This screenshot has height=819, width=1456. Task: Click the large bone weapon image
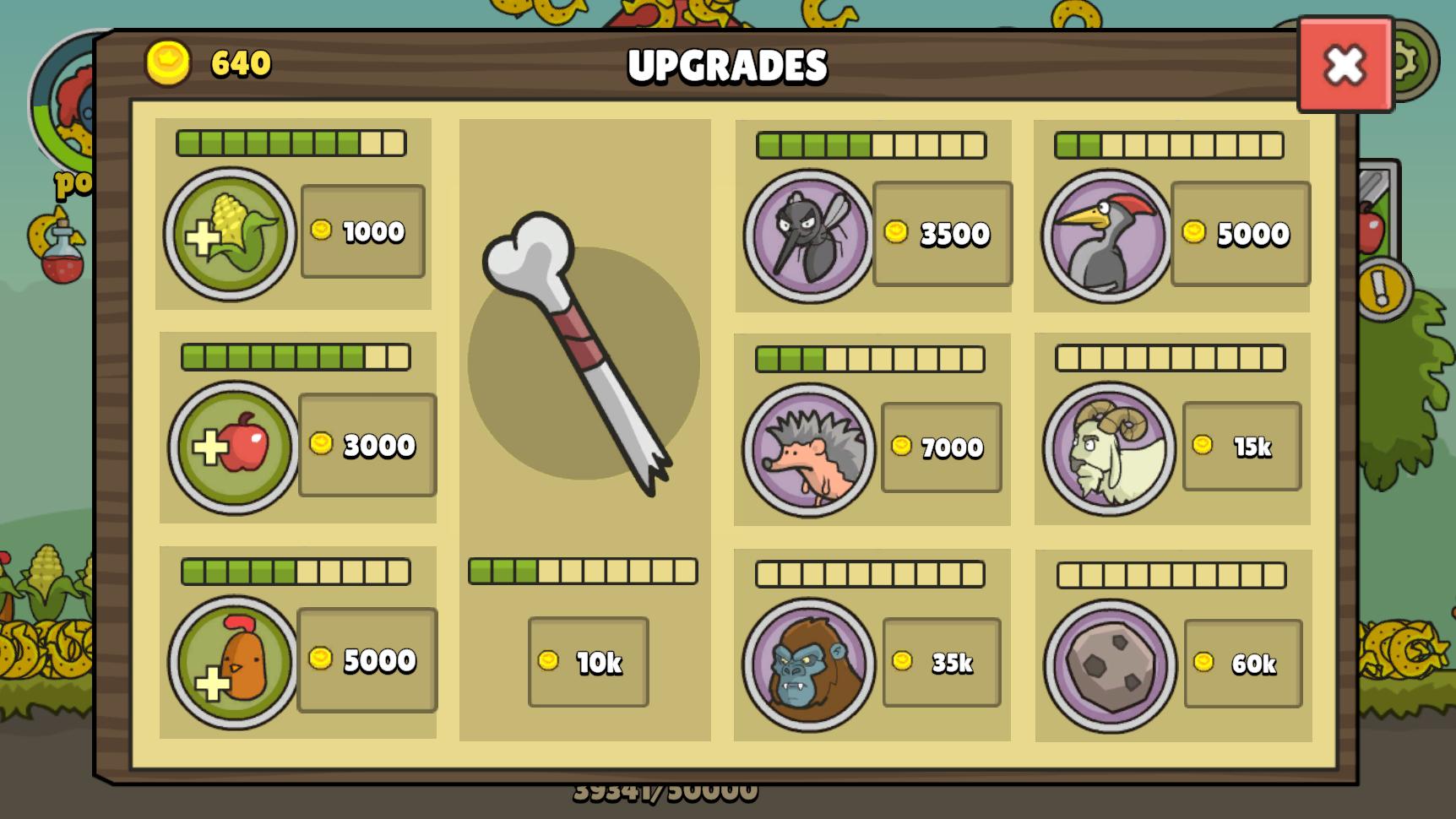(583, 355)
